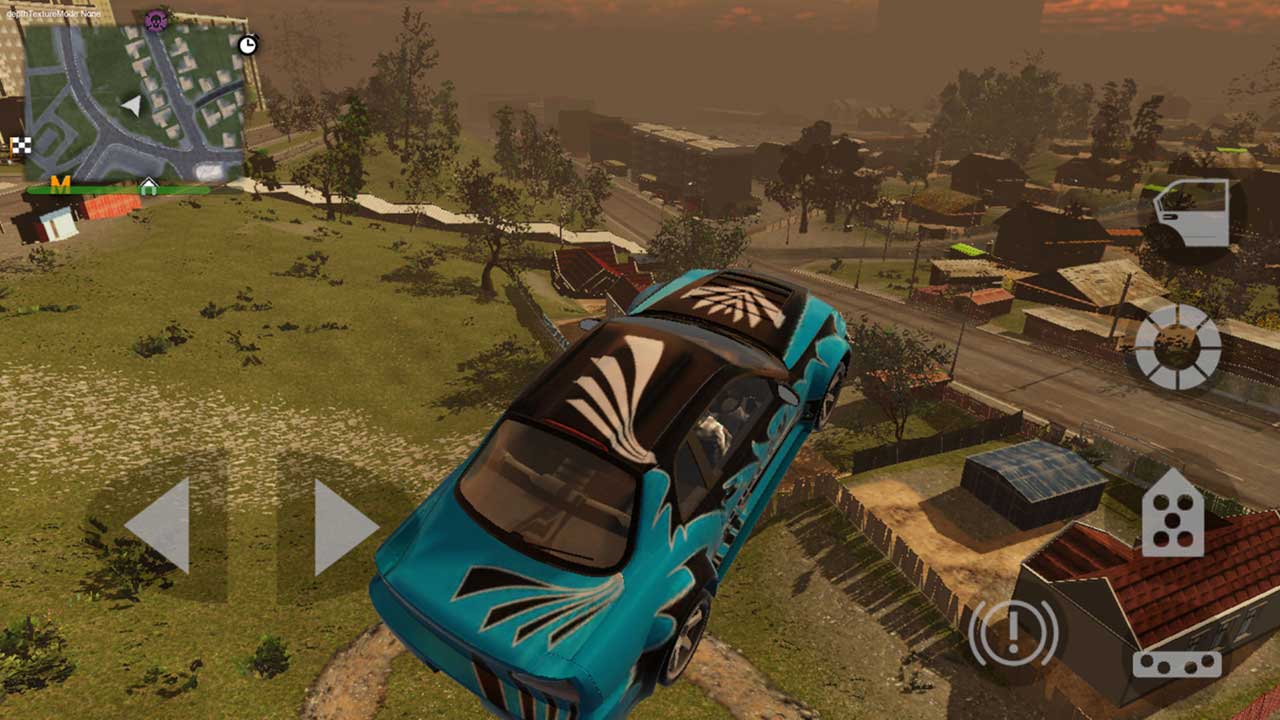Tap the depthTextureMode debug label
This screenshot has width=1280, height=720.
(x=53, y=13)
